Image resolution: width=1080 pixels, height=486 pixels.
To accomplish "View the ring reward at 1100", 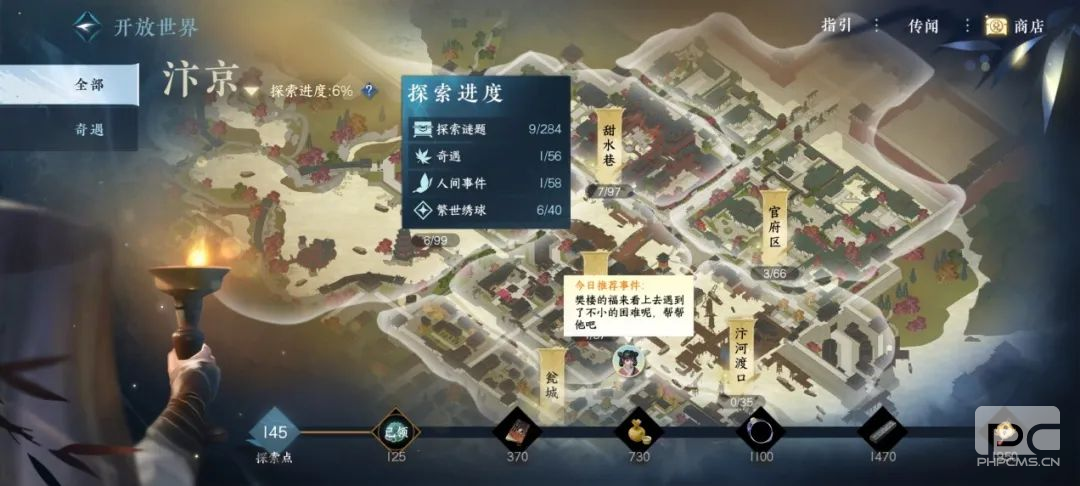I will 760,431.
